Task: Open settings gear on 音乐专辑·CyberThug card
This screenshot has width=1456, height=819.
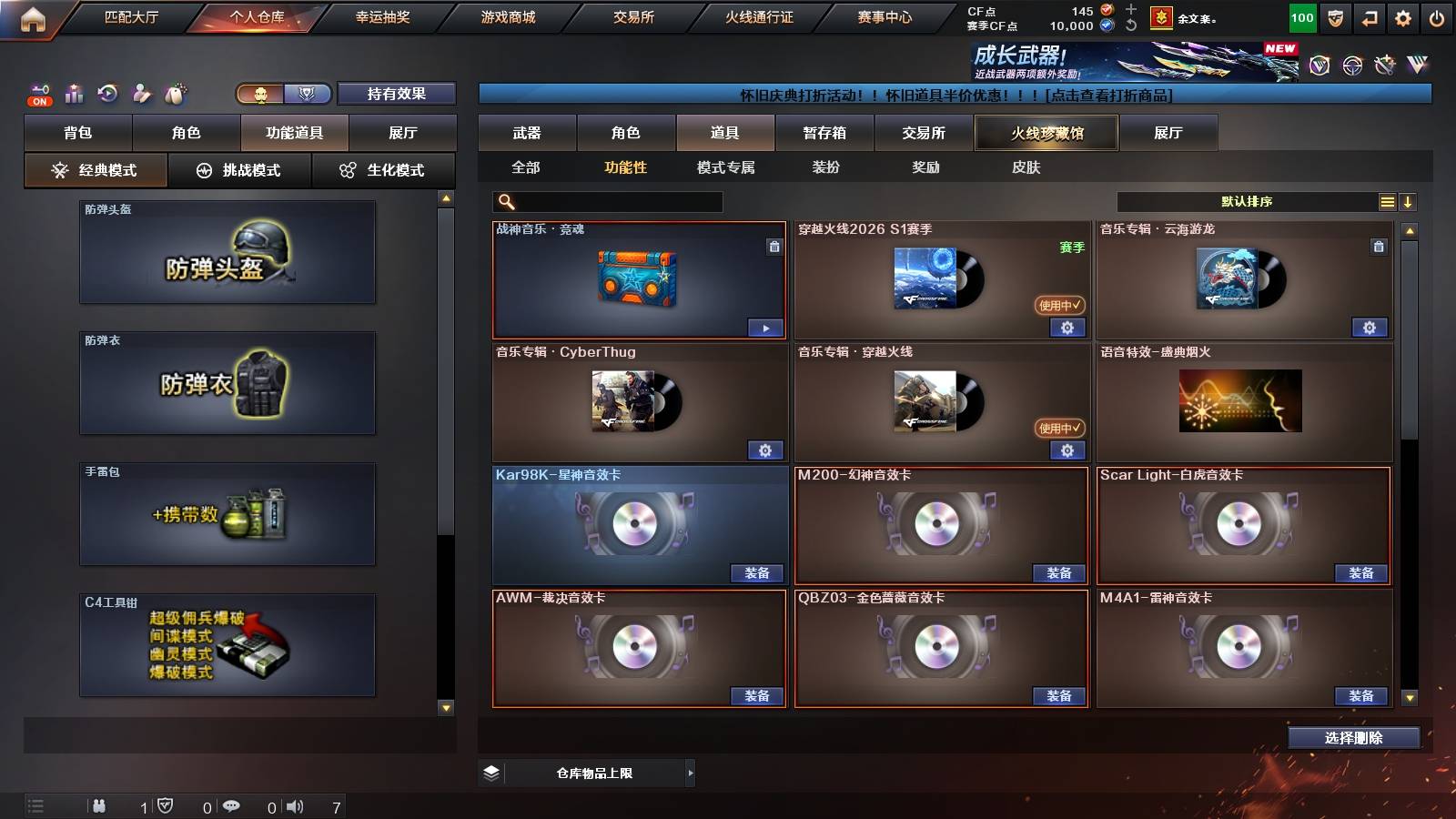Action: (x=766, y=450)
